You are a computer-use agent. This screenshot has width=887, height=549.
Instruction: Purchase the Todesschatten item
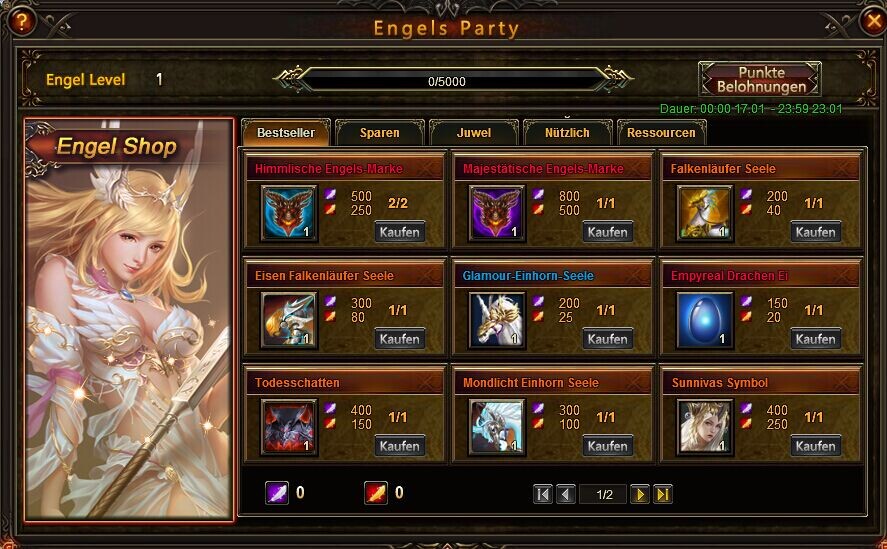tap(399, 446)
